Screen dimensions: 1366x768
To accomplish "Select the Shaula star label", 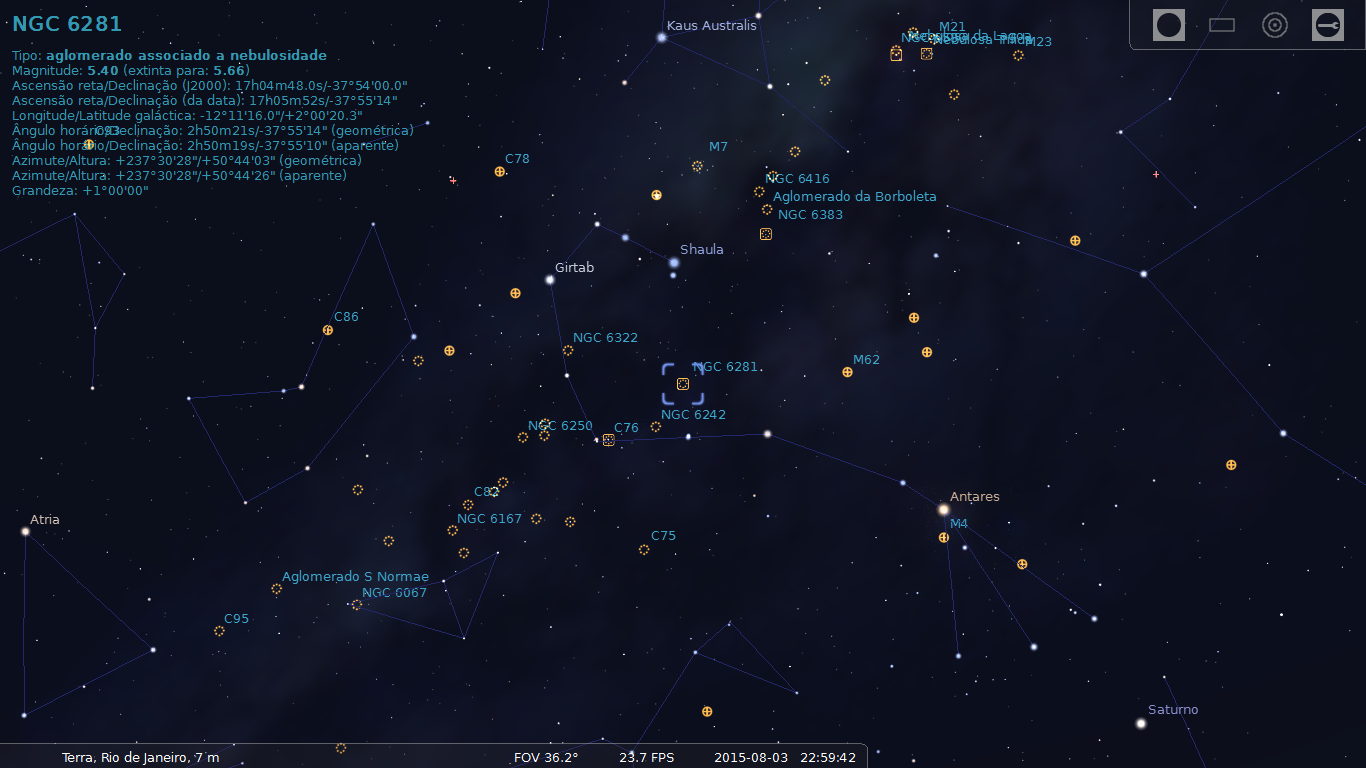I will click(x=701, y=249).
